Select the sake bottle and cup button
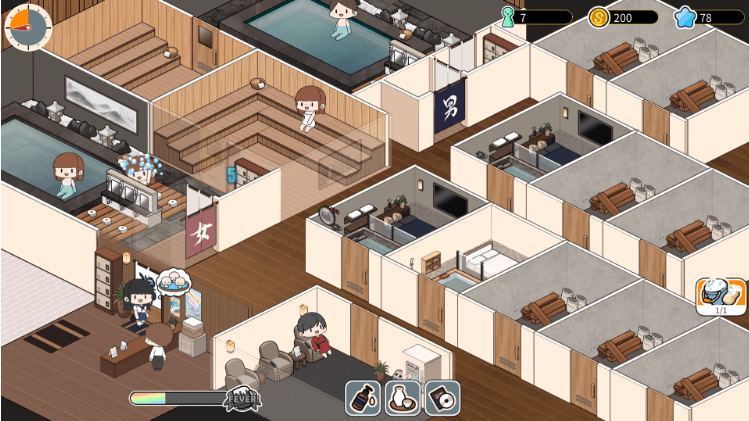This screenshot has height=421, width=749. coord(403,398)
